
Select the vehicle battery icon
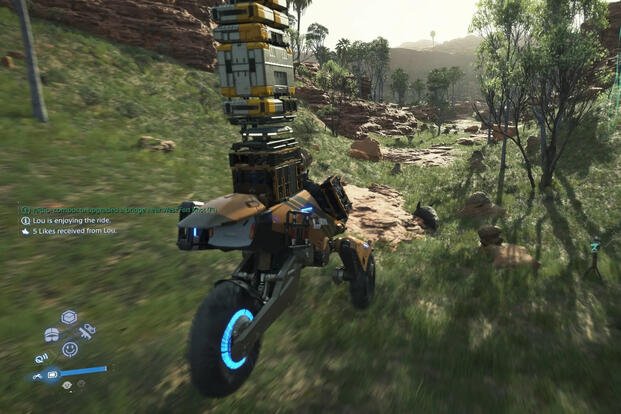point(53,375)
